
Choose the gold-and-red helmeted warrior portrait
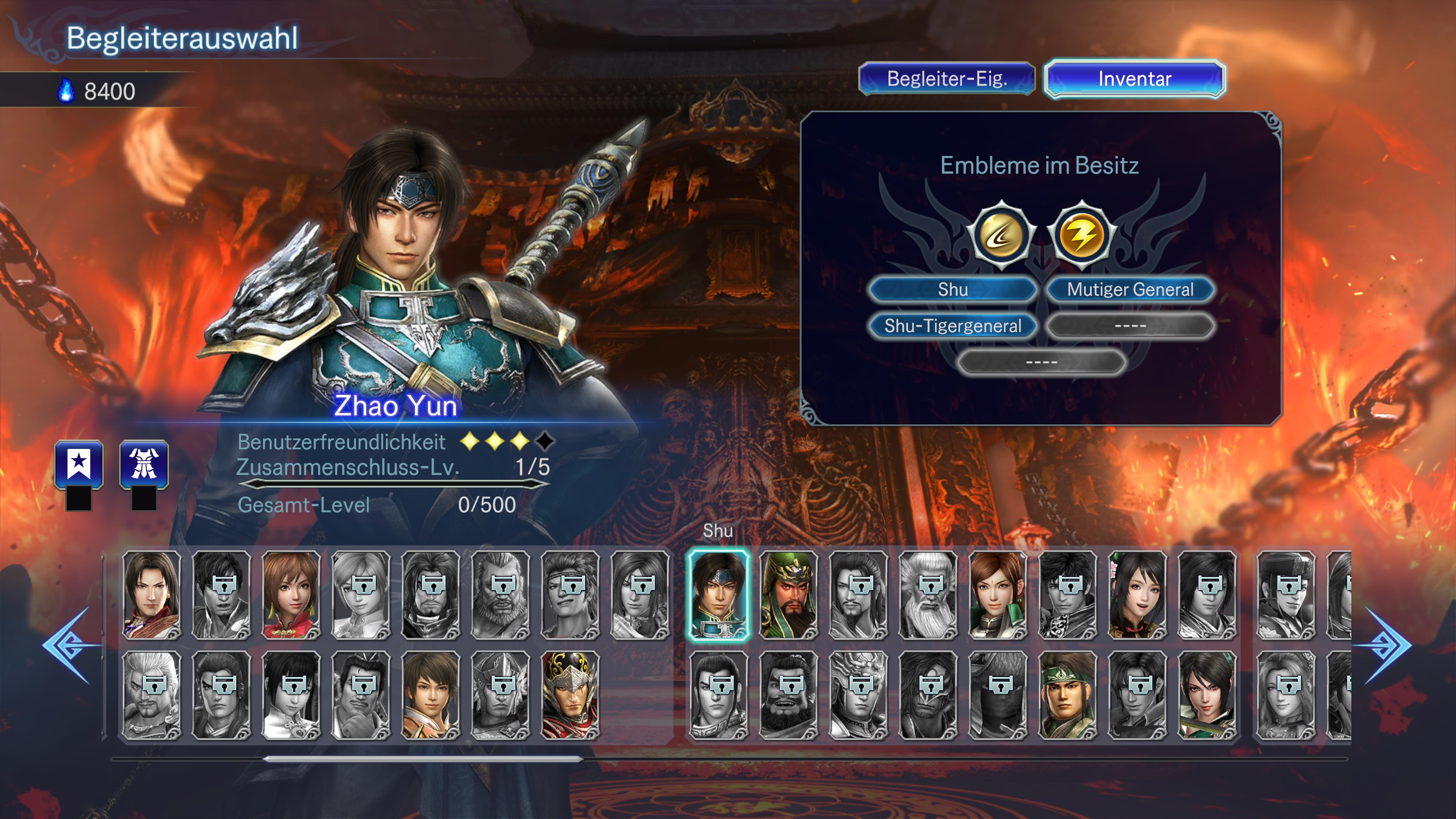tap(570, 695)
